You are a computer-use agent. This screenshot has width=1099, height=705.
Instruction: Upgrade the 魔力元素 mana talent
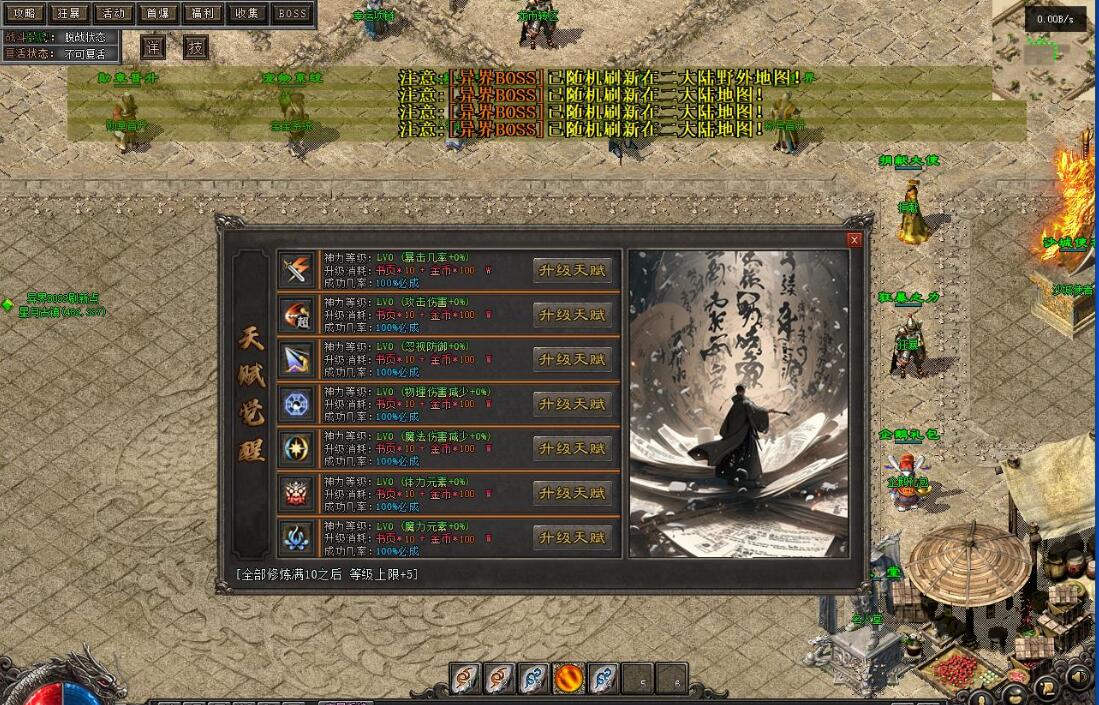[x=572, y=538]
